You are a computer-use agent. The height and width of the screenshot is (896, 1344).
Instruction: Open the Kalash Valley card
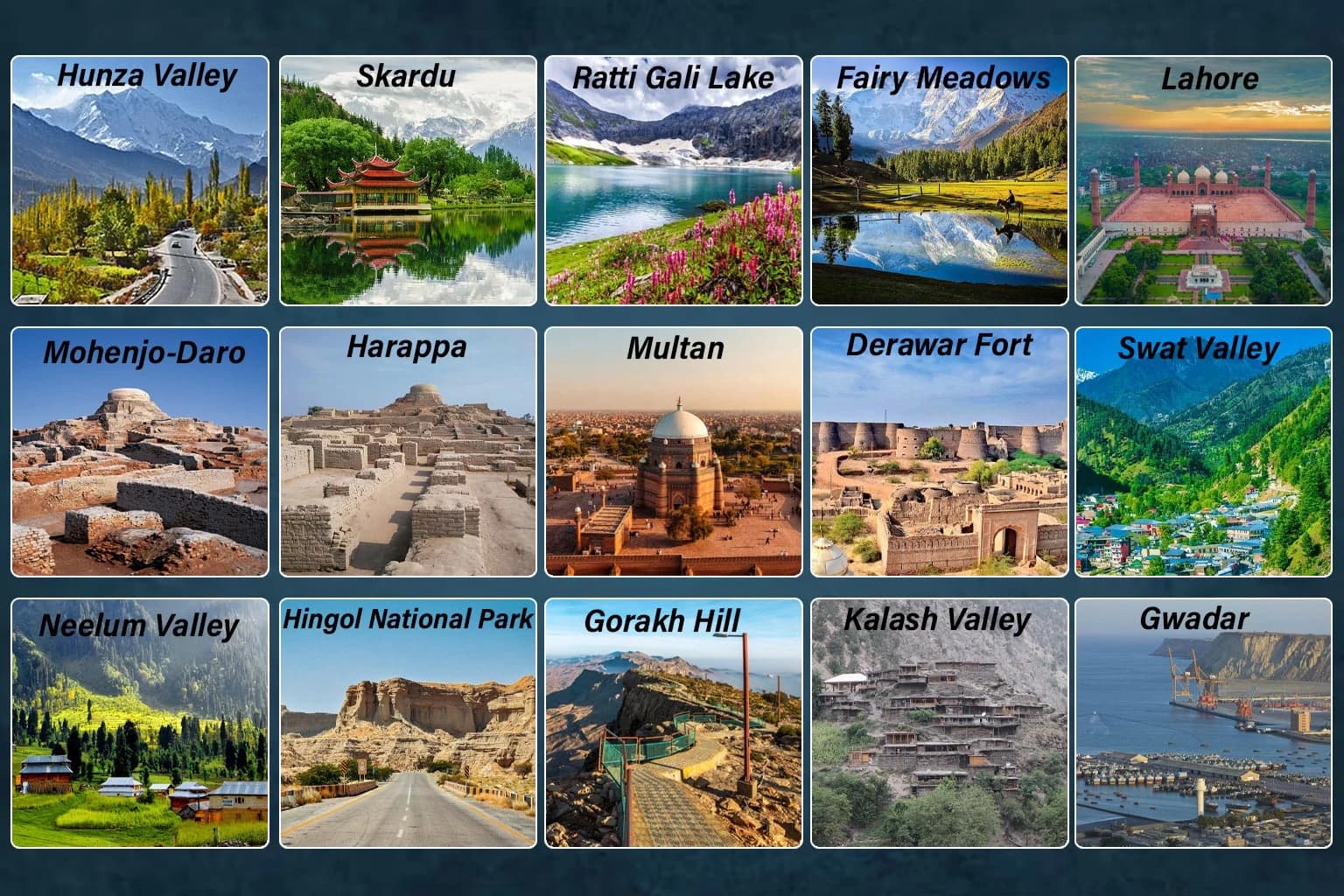click(x=939, y=724)
